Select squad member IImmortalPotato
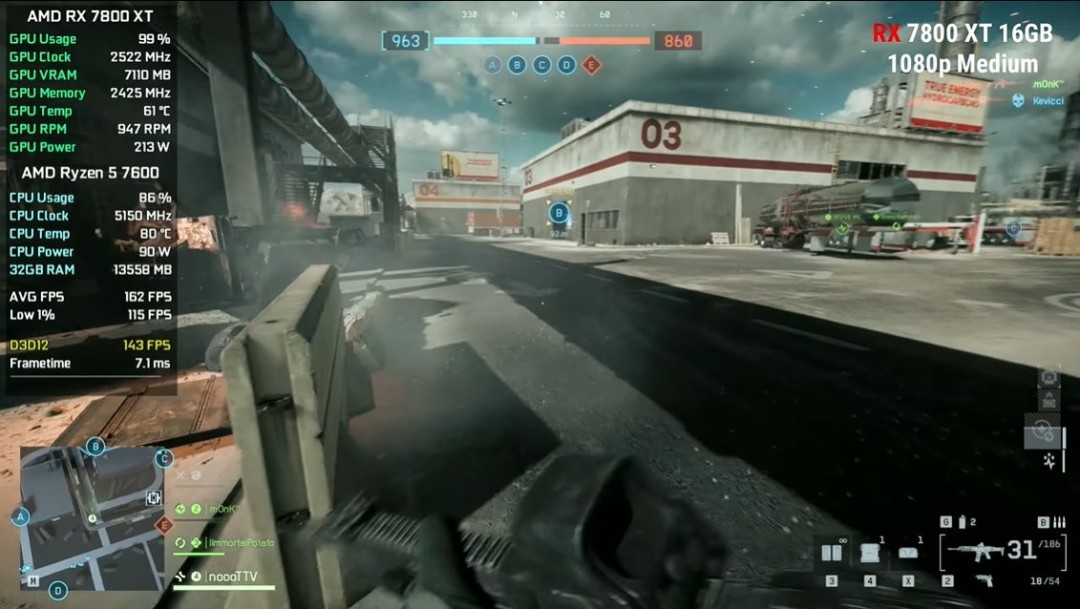The image size is (1080, 609). pos(240,543)
